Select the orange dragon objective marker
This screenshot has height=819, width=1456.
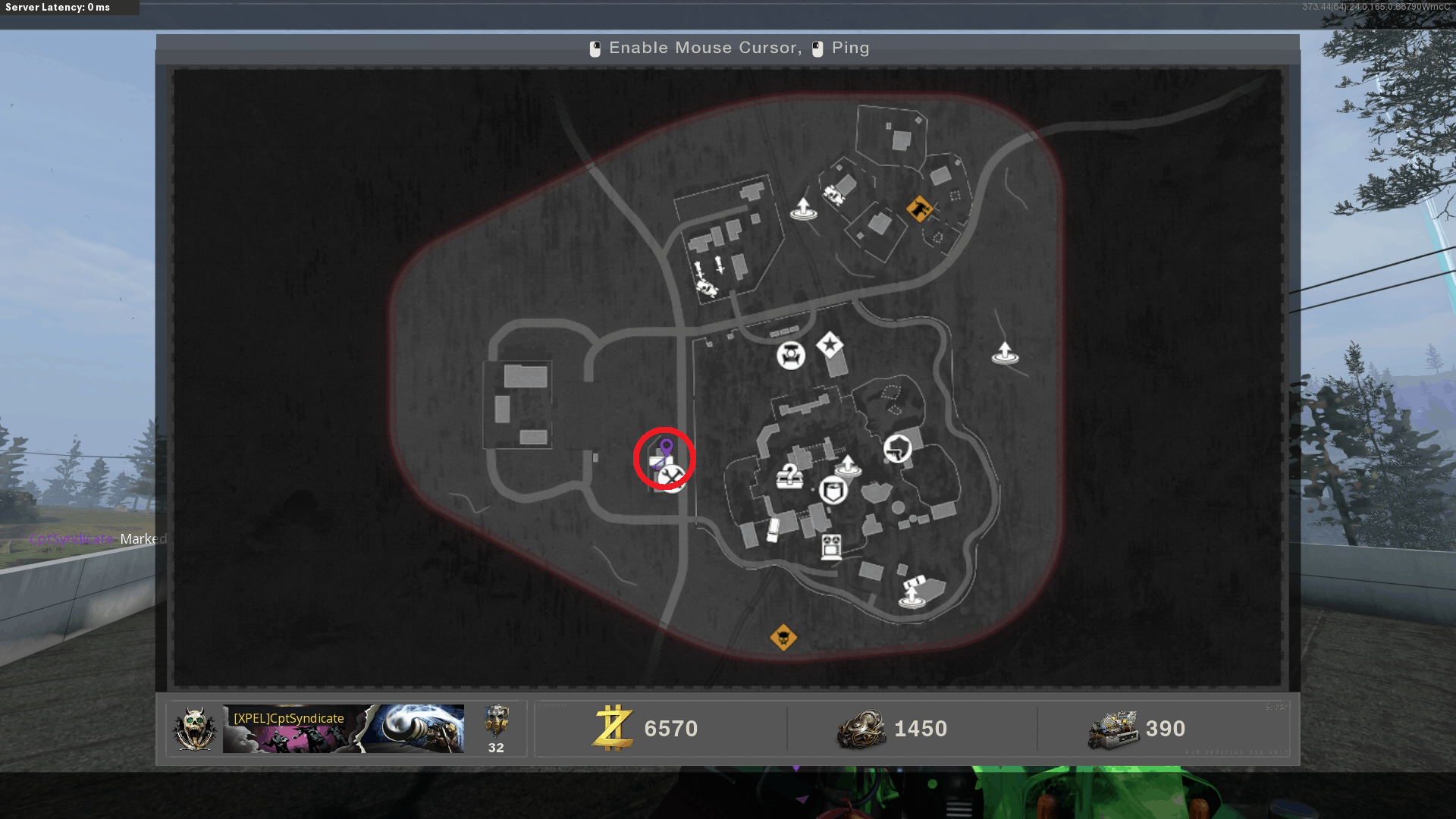919,208
